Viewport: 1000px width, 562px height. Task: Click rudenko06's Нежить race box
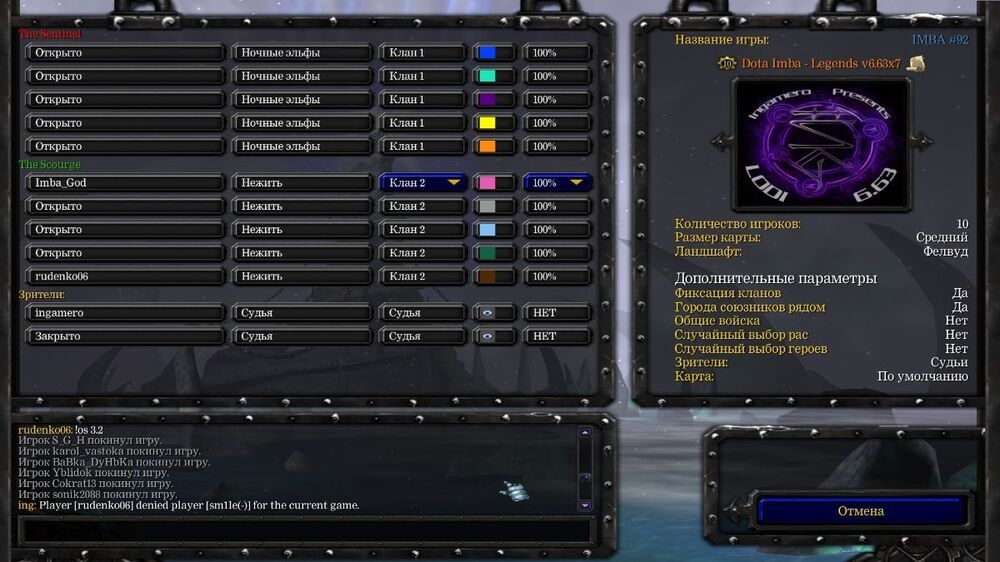[x=302, y=276]
